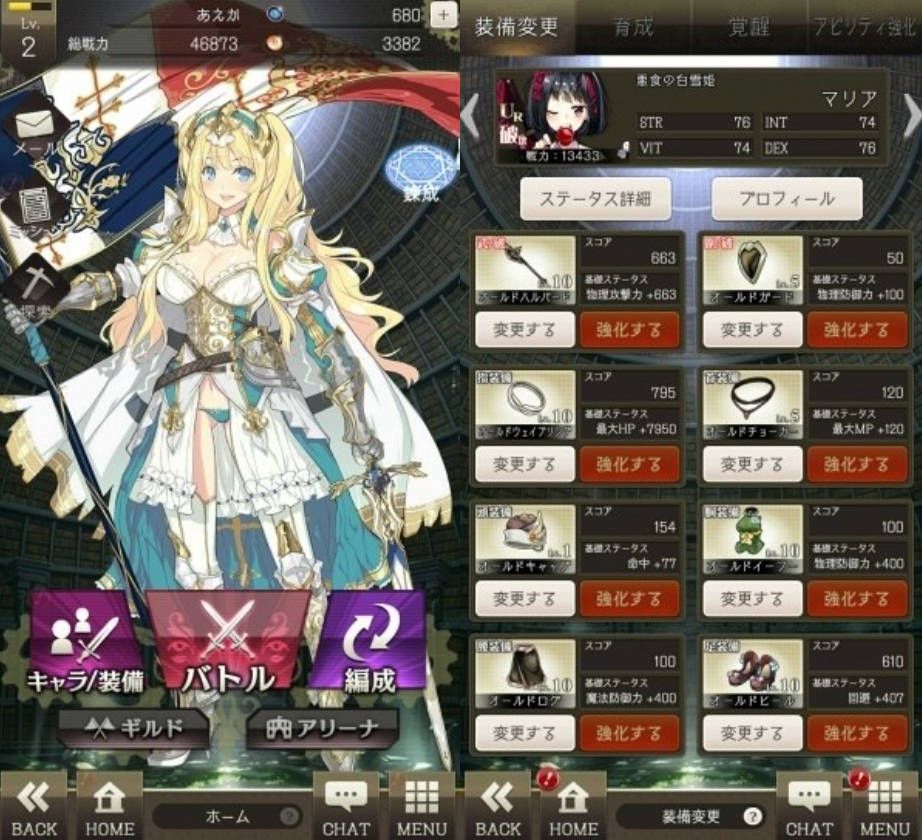Select next character with right arrow
This screenshot has height=840, width=922.
(910, 117)
